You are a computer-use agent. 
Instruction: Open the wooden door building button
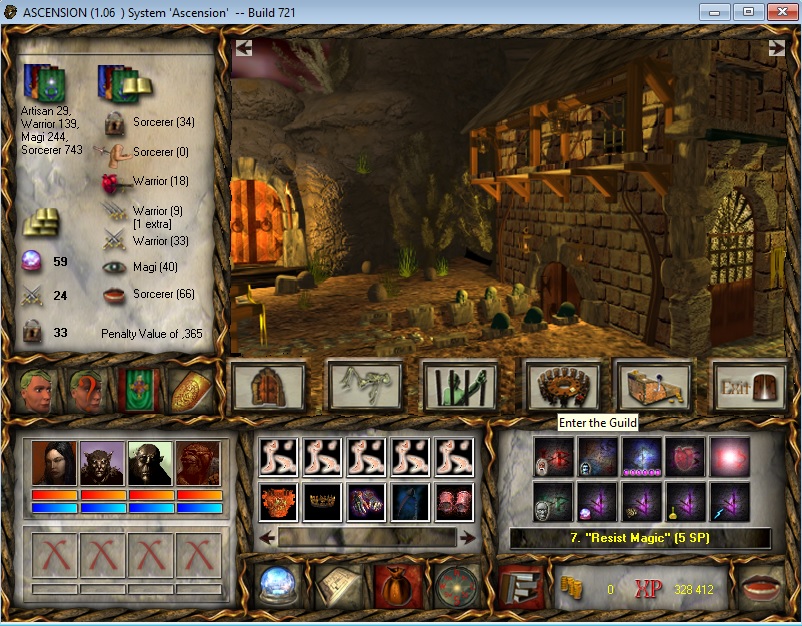267,386
